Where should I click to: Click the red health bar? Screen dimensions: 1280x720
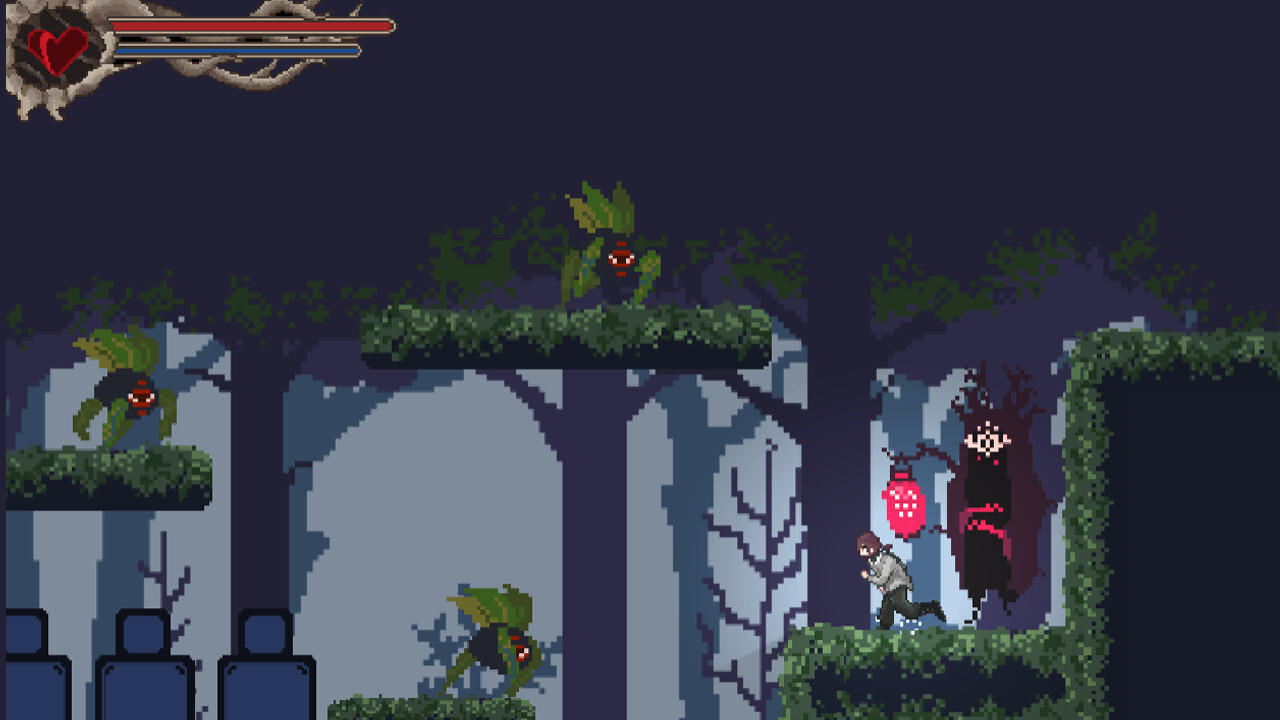pyautogui.click(x=250, y=28)
